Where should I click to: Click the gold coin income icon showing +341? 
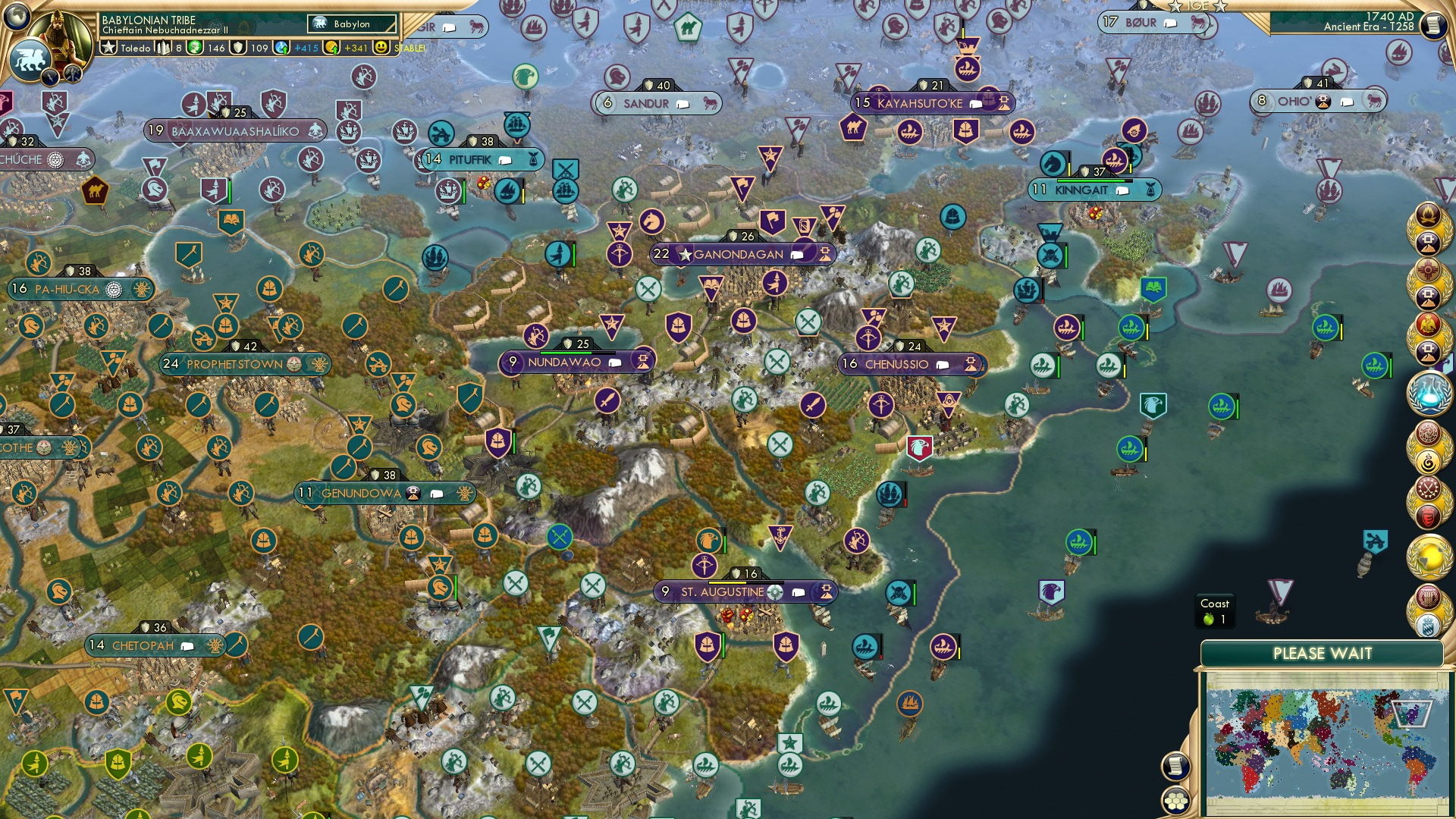(x=331, y=48)
